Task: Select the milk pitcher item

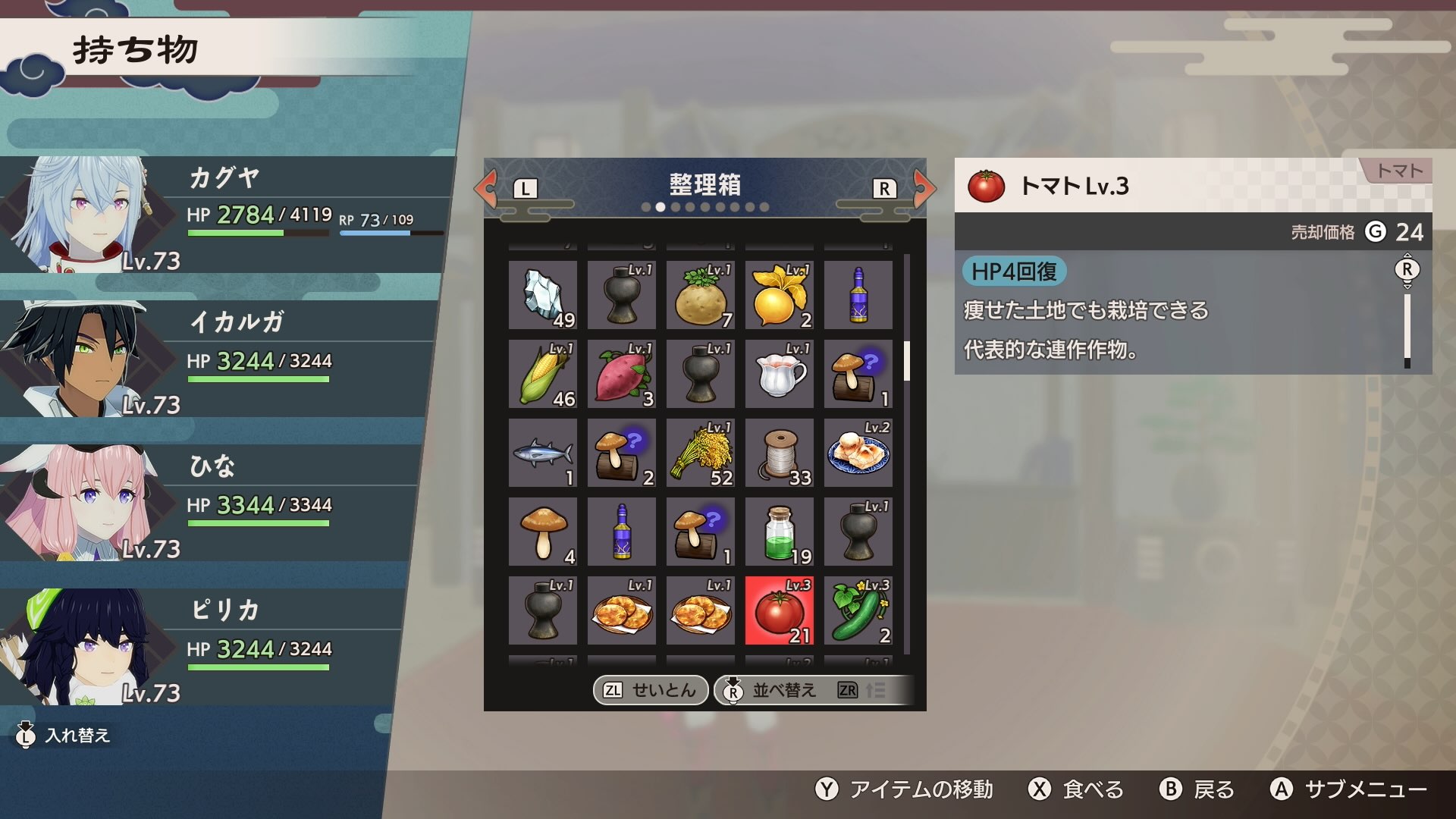Action: (x=779, y=374)
